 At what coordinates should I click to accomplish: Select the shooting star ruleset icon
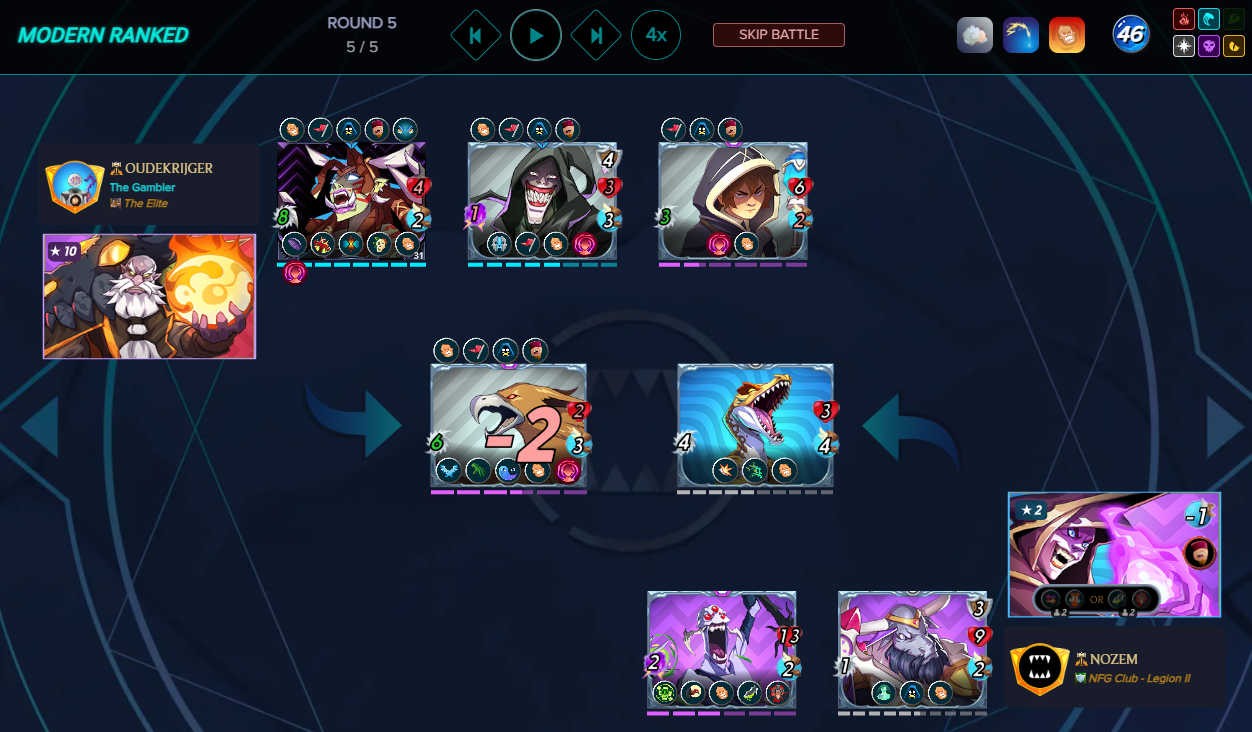point(1021,35)
